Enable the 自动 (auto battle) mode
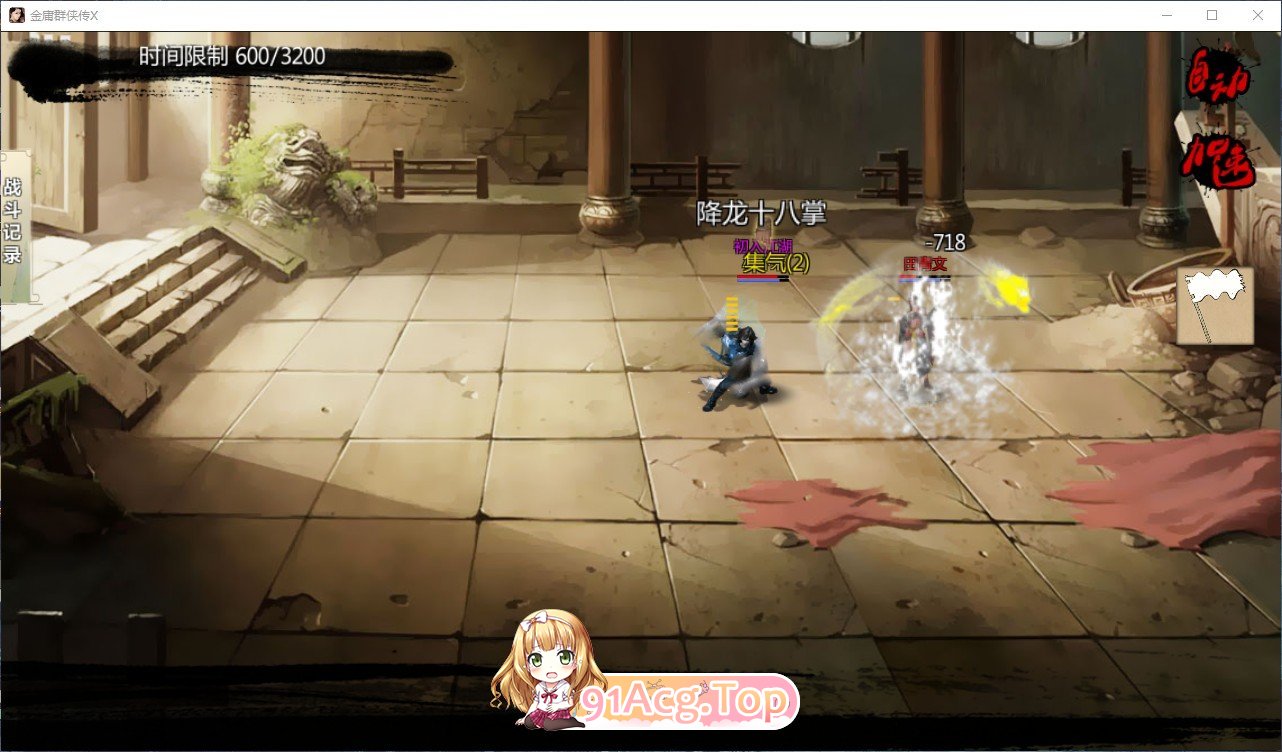This screenshot has width=1282, height=752. (x=1218, y=75)
